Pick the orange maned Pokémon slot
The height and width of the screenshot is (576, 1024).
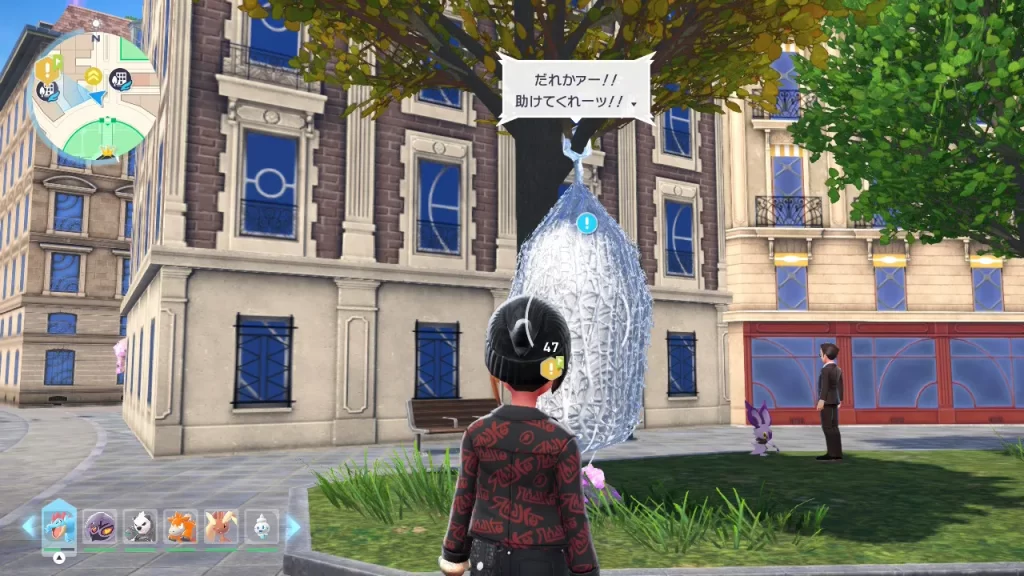(x=181, y=526)
